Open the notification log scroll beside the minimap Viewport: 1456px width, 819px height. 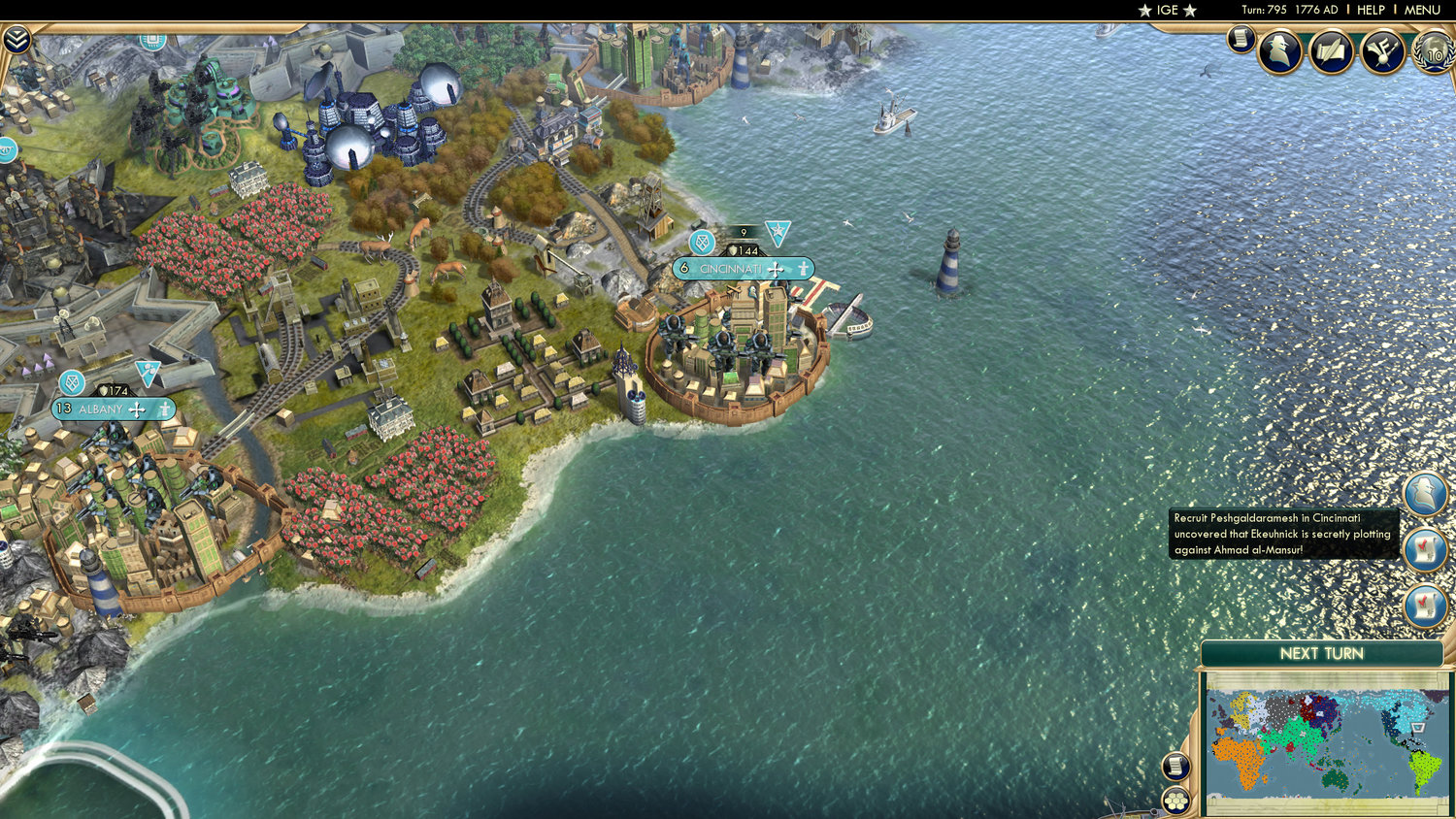click(1175, 767)
